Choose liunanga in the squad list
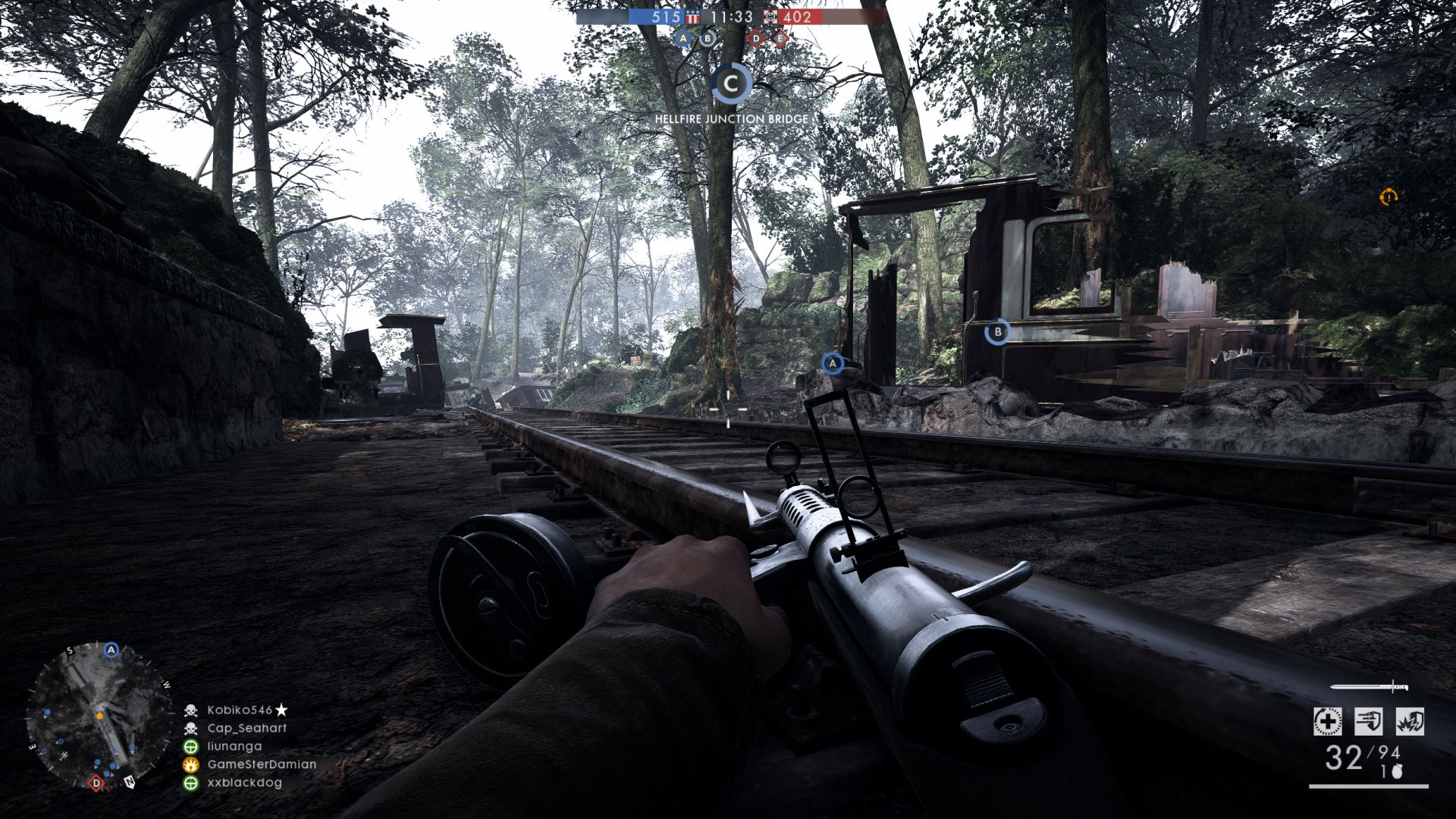The image size is (1456, 819). click(234, 746)
